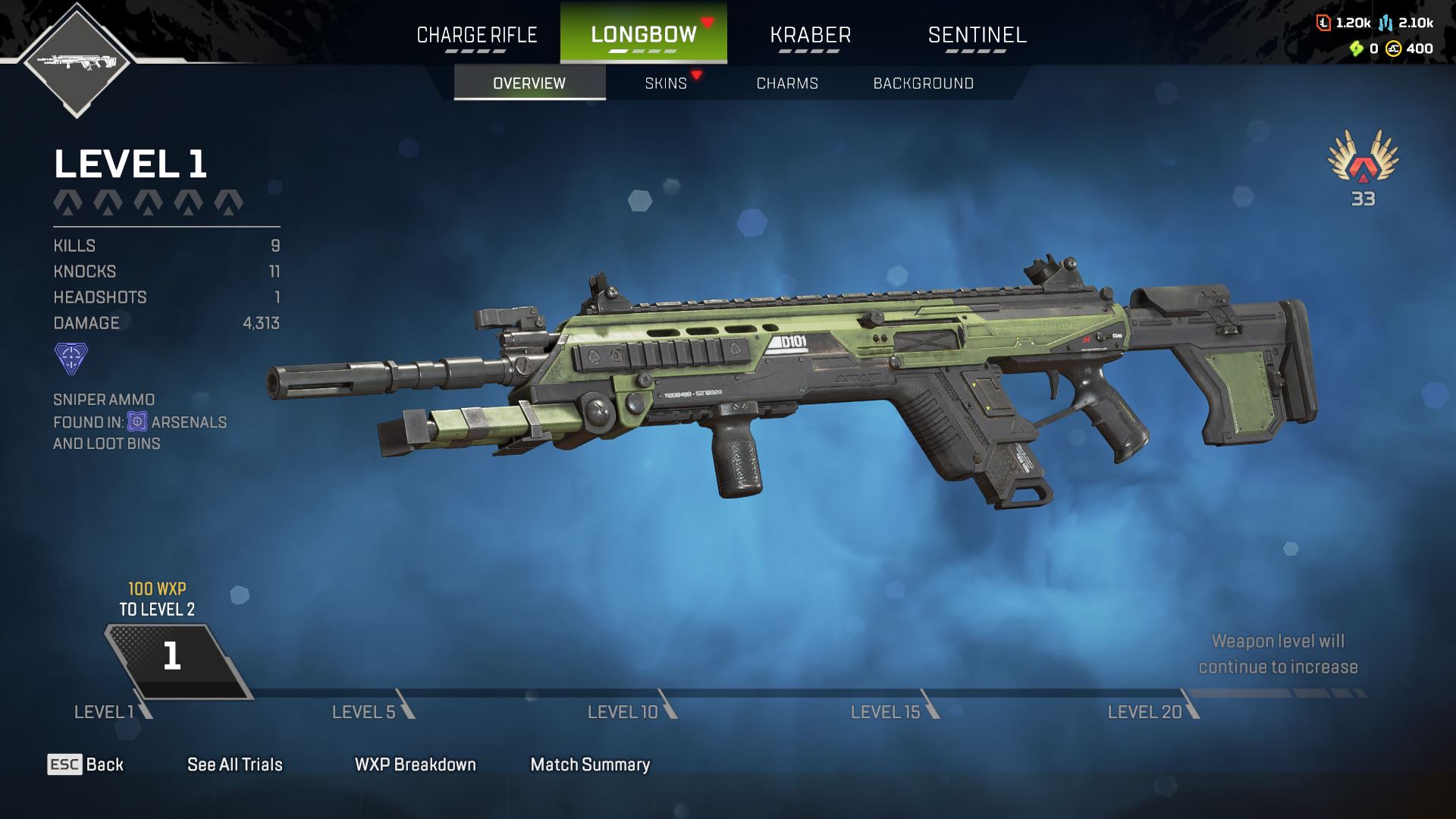The height and width of the screenshot is (819, 1456).
Task: Open the Kraber weapon tab
Action: pyautogui.click(x=810, y=35)
